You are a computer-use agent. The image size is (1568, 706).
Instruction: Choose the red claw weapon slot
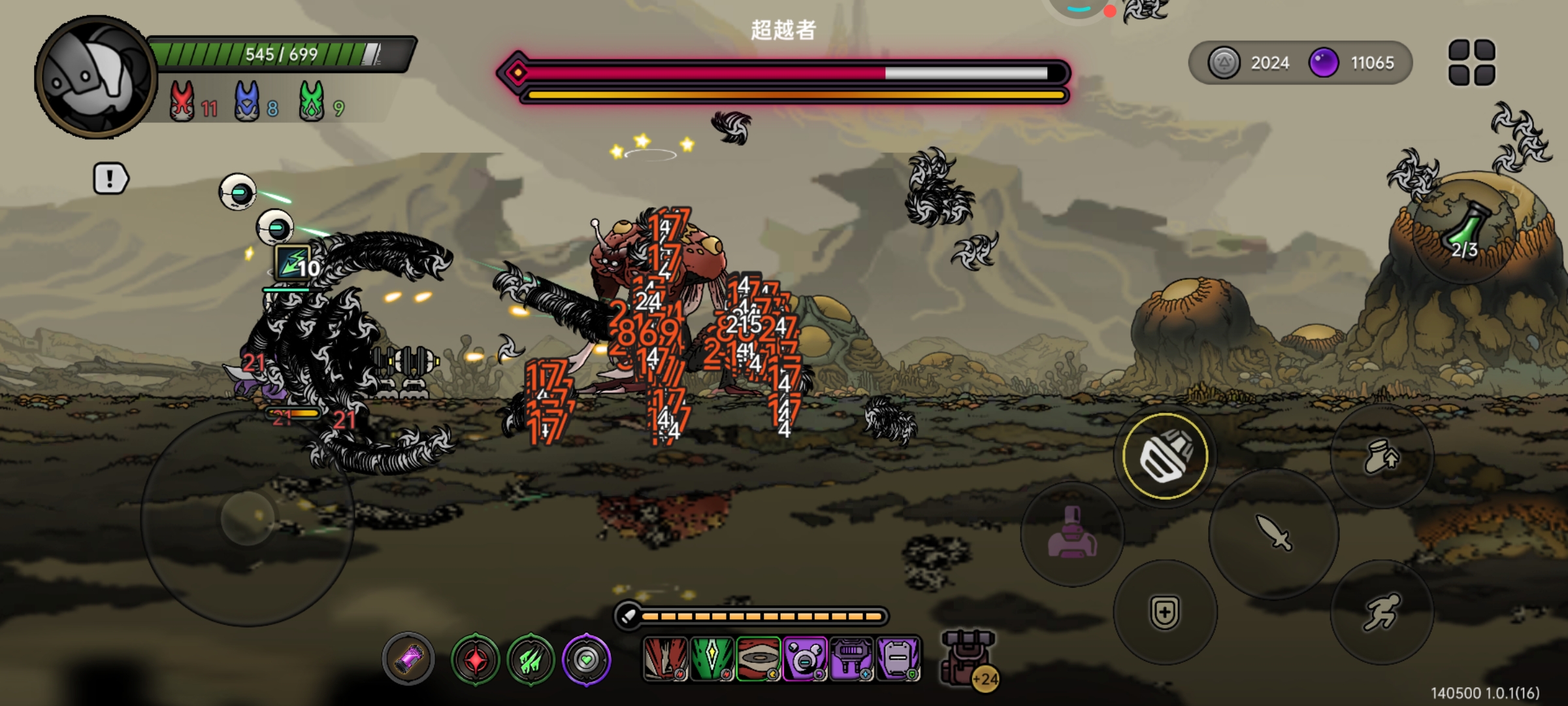(x=665, y=658)
